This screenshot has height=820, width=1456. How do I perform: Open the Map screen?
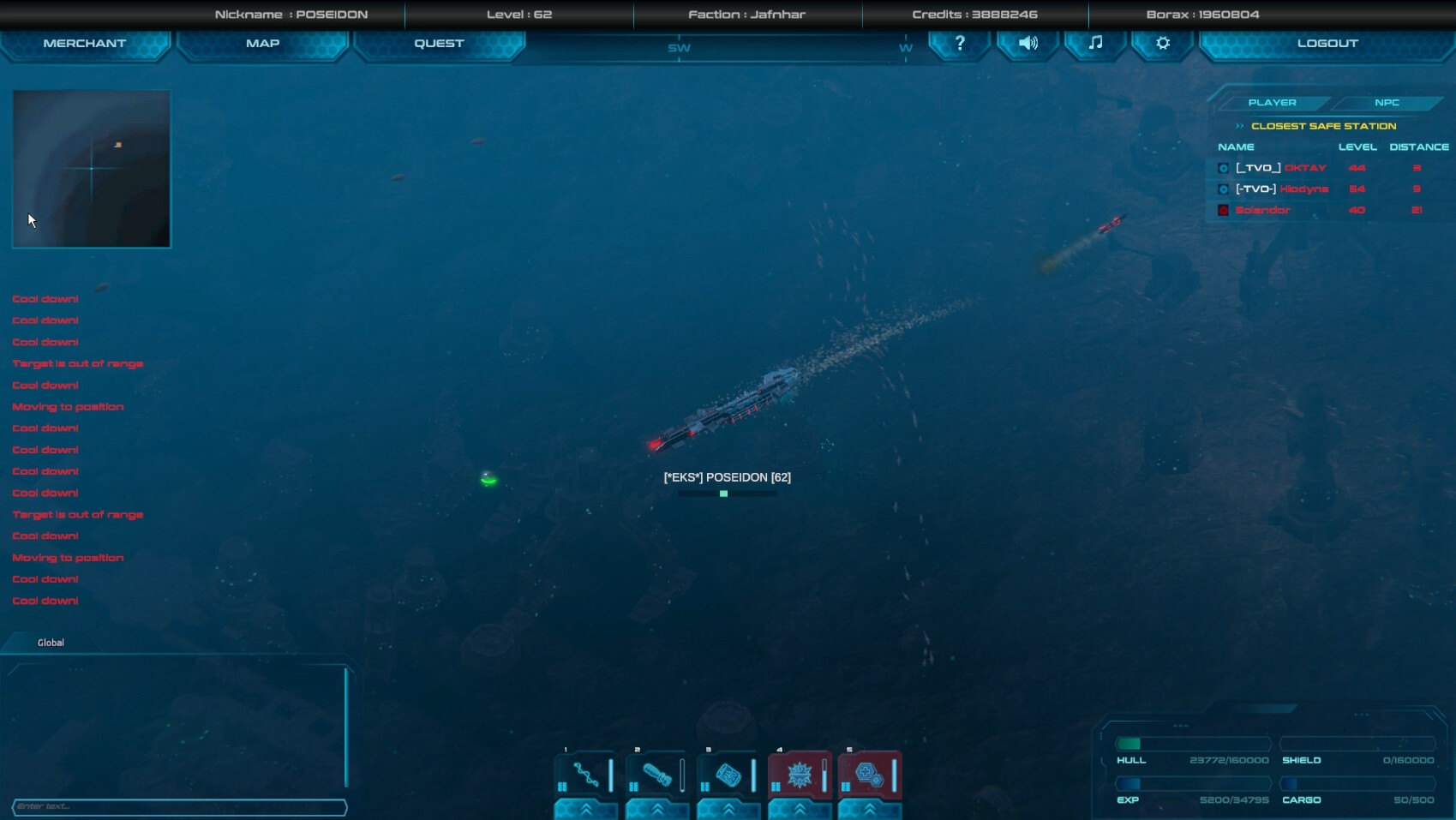pyautogui.click(x=262, y=43)
